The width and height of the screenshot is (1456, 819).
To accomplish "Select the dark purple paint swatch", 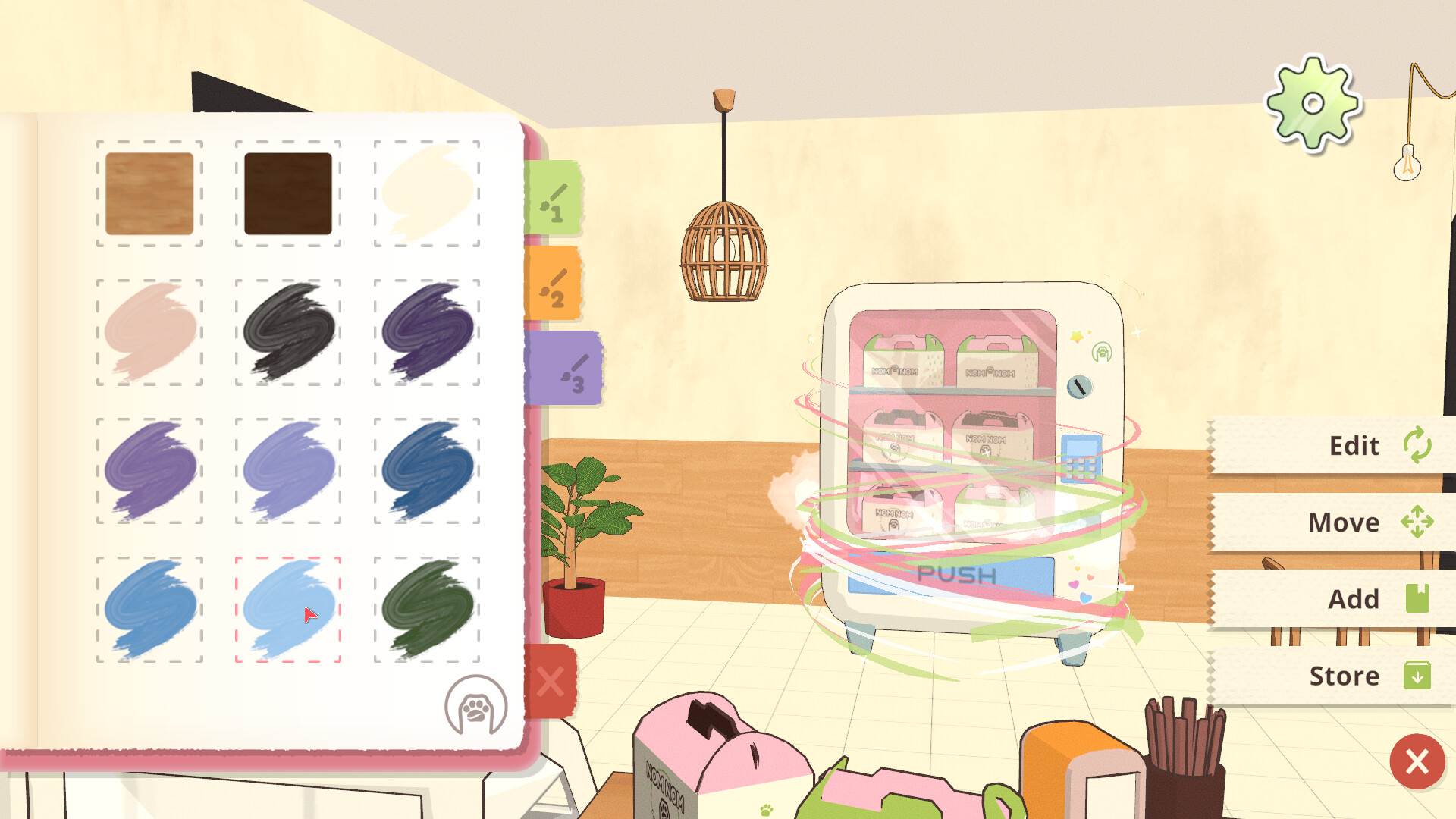I will coord(426,332).
